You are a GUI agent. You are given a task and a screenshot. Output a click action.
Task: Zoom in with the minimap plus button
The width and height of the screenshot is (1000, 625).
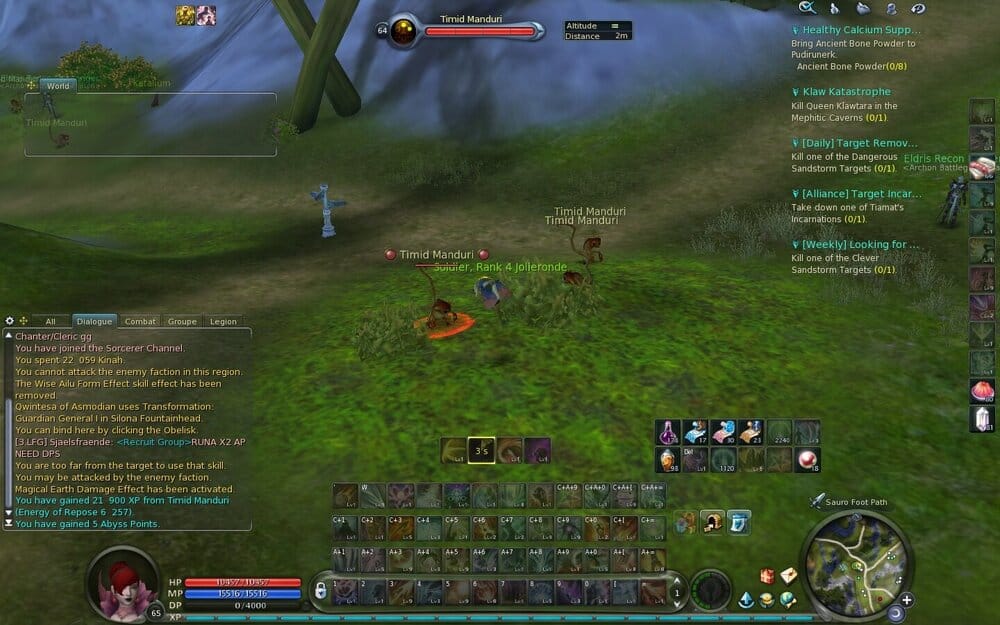[906, 600]
